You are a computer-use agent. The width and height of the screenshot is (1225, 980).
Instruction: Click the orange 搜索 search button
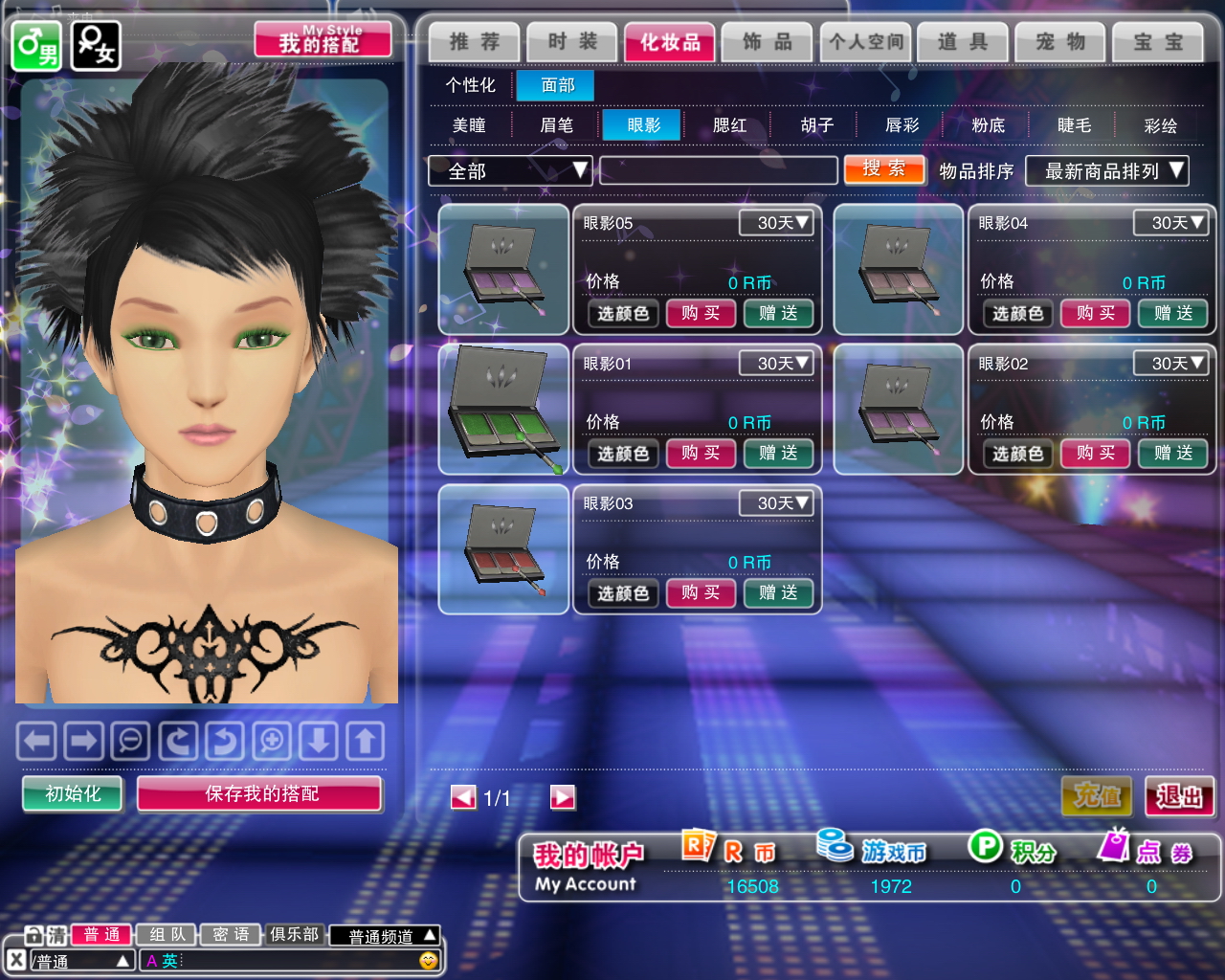pos(883,169)
